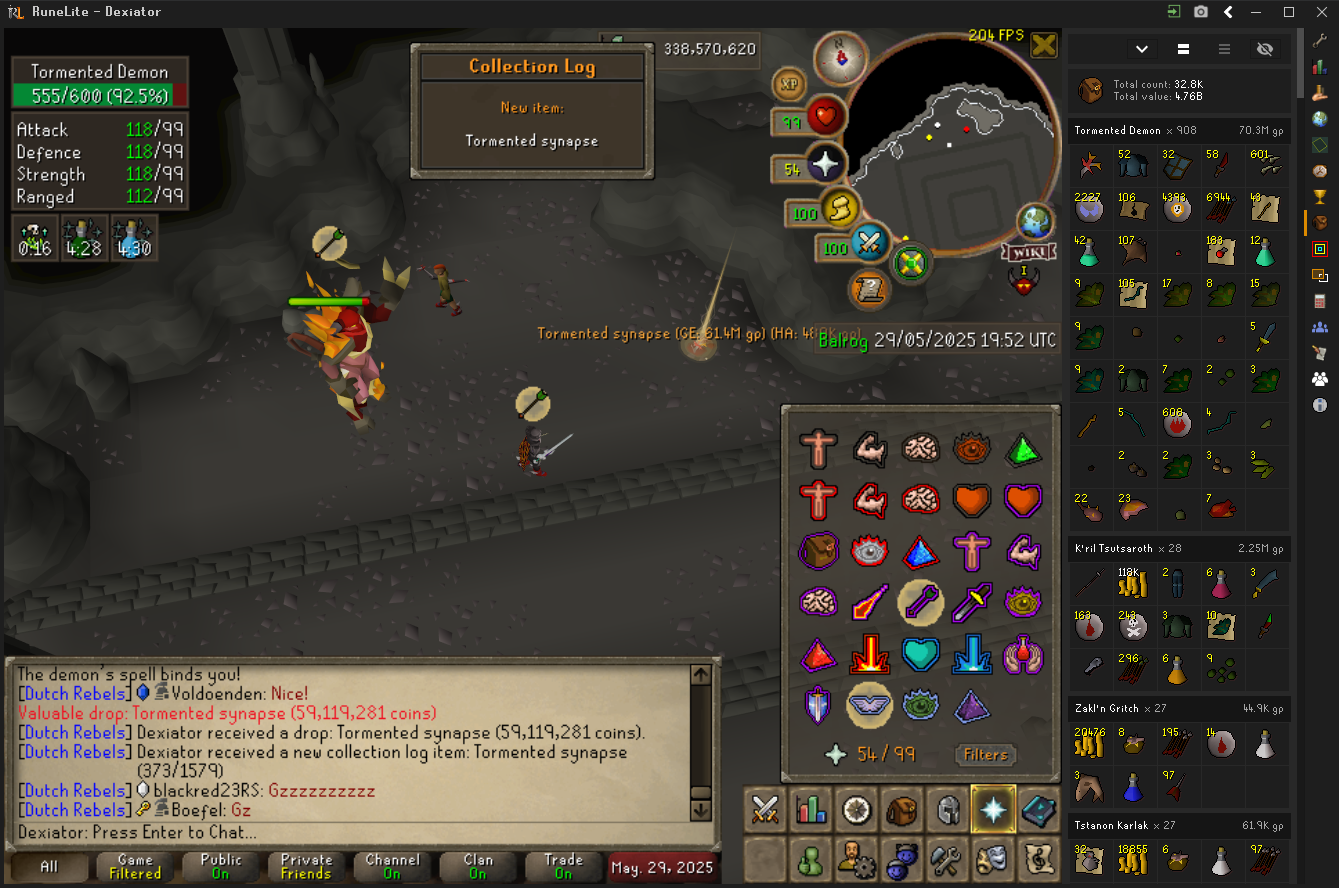This screenshot has height=888, width=1339.
Task: Open the worn equipment helmet tab
Action: point(948,809)
